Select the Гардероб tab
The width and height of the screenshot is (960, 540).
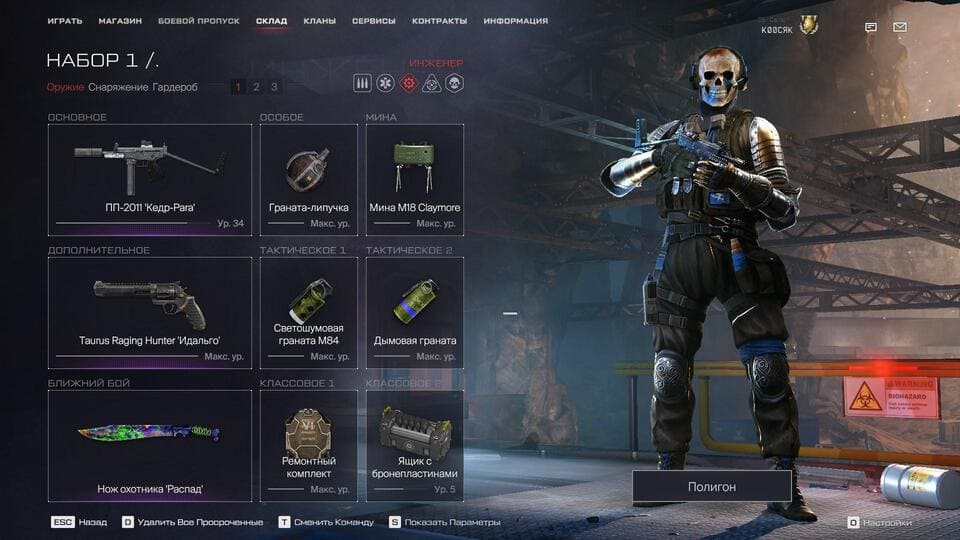pyautogui.click(x=175, y=87)
